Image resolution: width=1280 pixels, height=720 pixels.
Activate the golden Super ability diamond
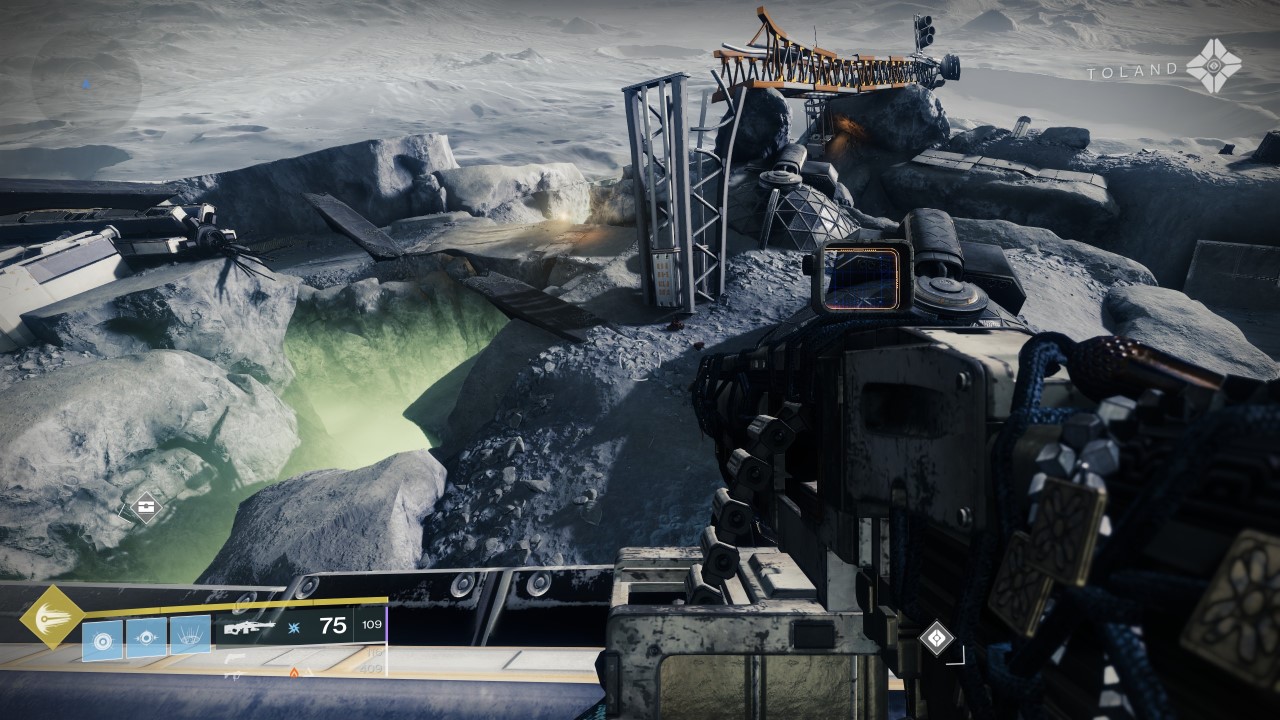coord(51,617)
